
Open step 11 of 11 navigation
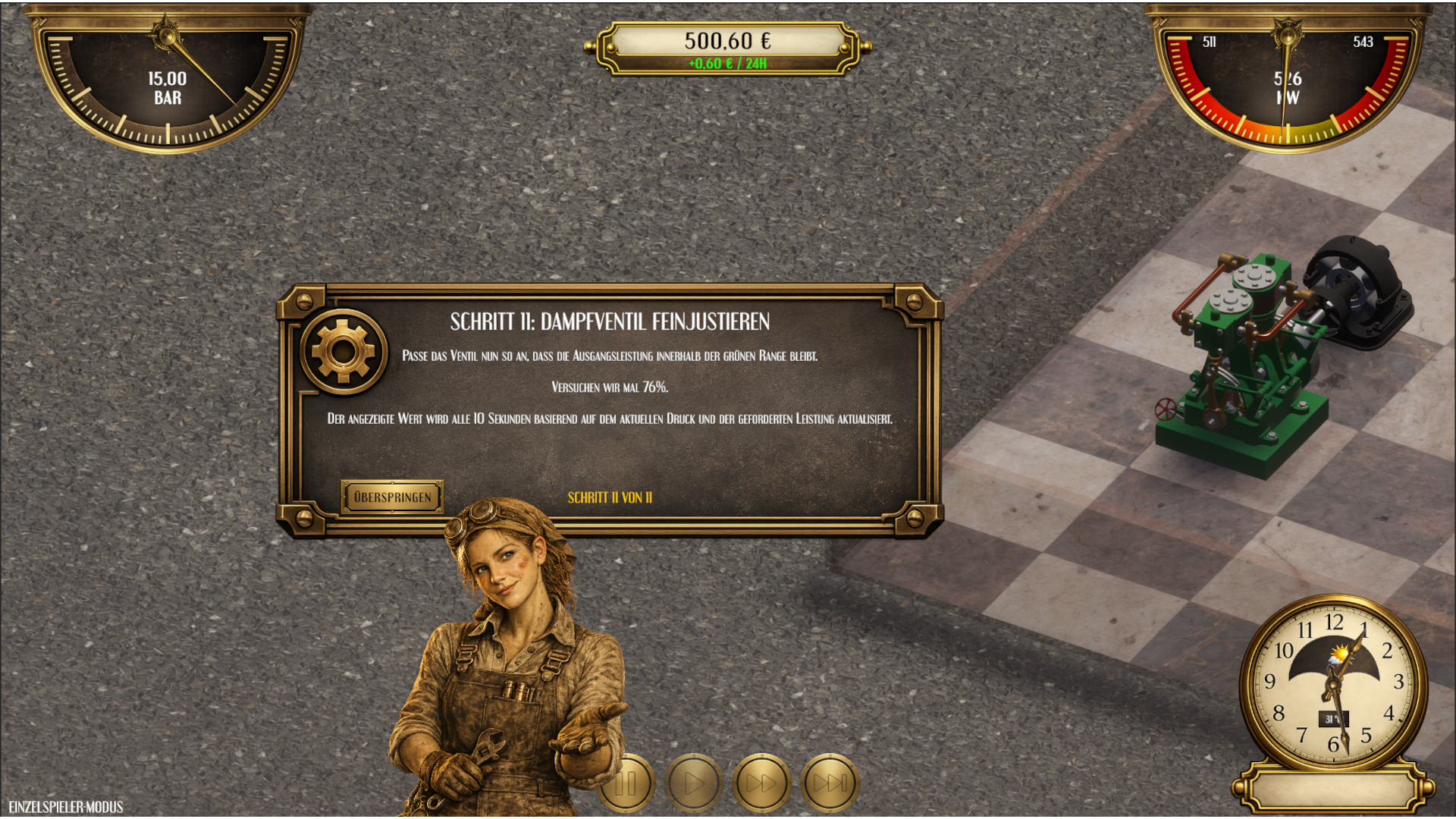pyautogui.click(x=609, y=498)
